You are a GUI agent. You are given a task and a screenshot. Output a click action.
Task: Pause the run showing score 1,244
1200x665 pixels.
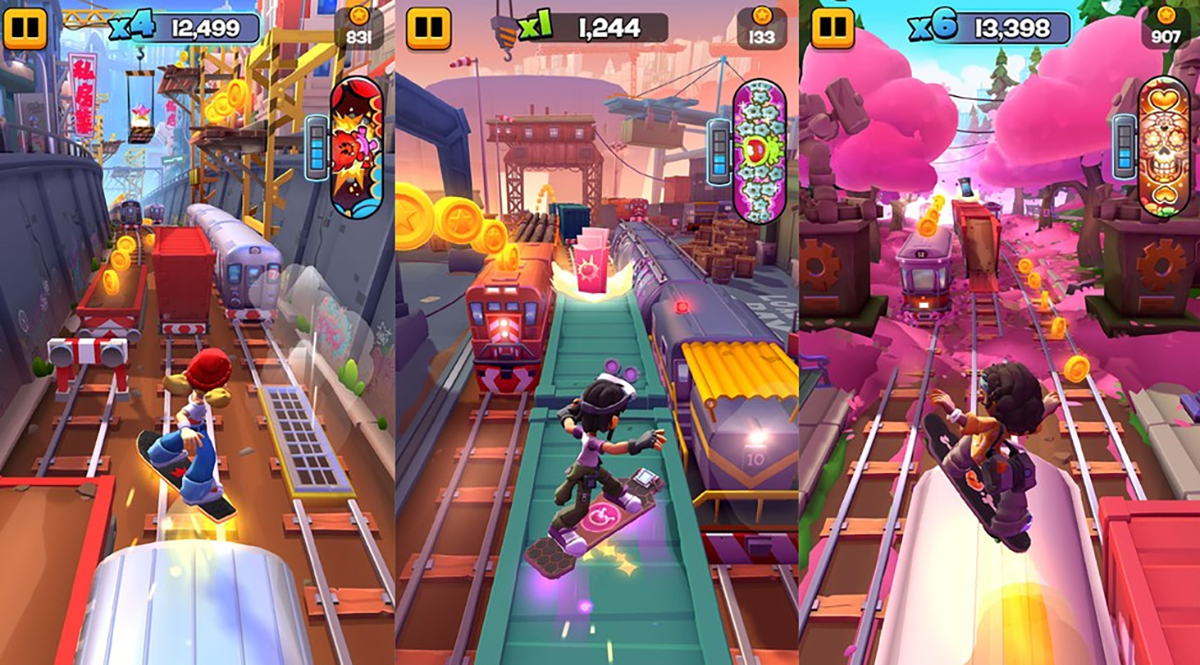(x=428, y=27)
